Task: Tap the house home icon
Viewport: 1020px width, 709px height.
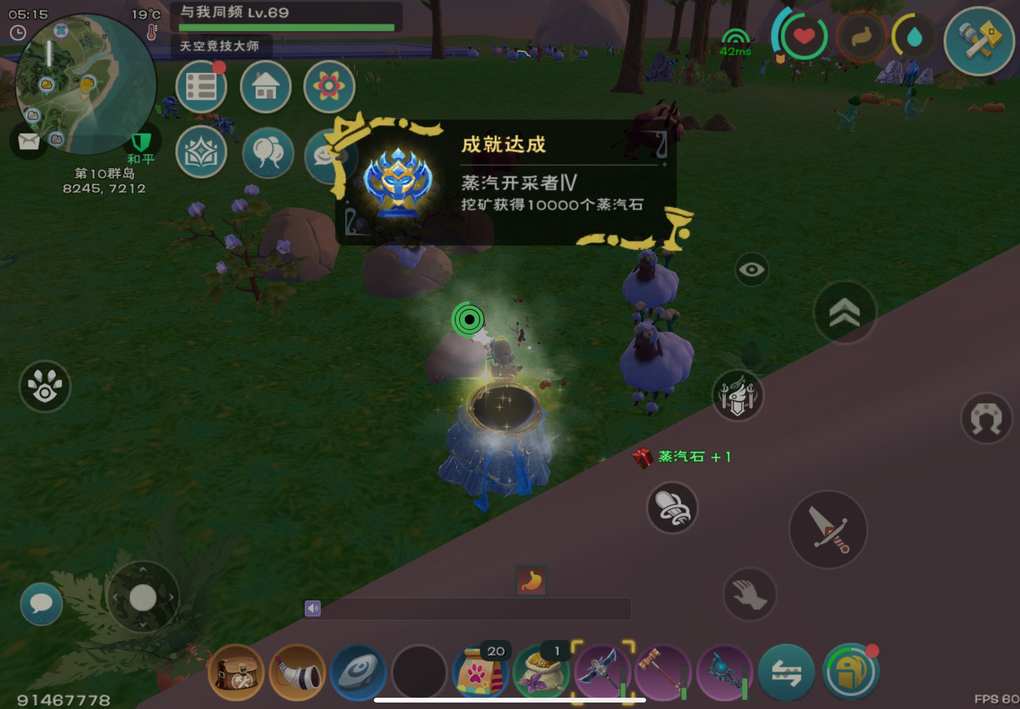Action: 266,87
